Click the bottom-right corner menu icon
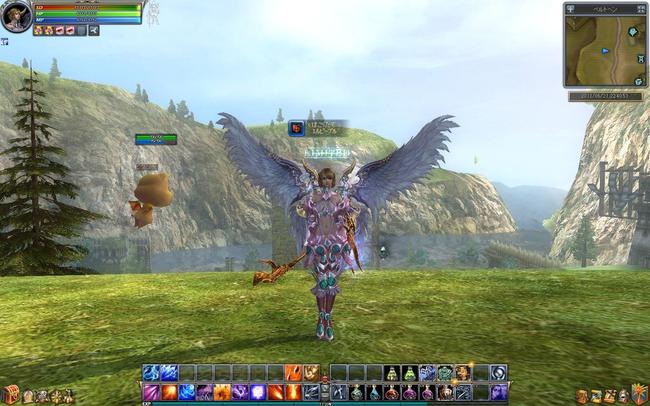This screenshot has width=650, height=406. point(639,394)
